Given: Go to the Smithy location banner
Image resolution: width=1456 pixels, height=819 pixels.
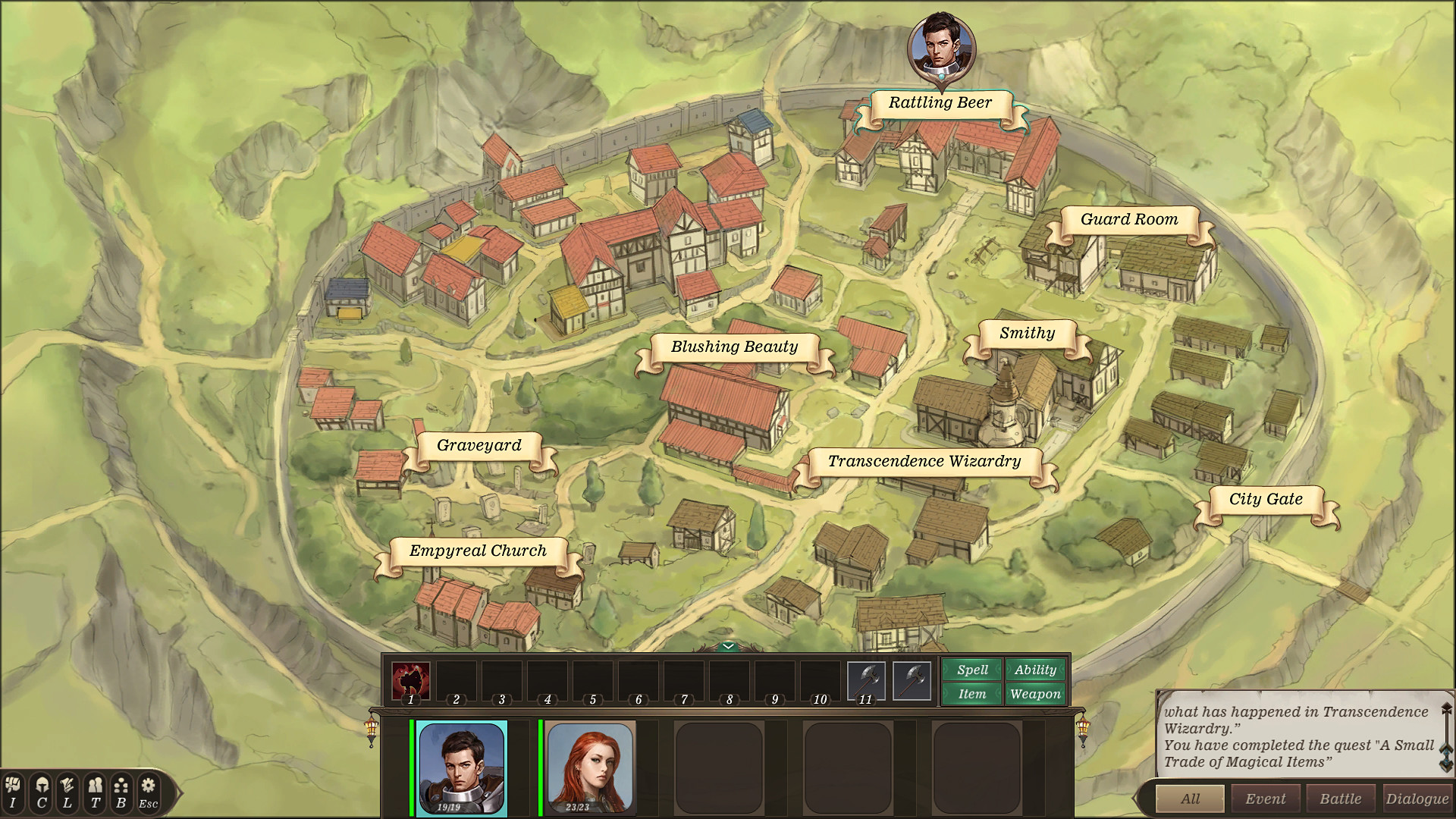Looking at the screenshot, I should point(1027,334).
